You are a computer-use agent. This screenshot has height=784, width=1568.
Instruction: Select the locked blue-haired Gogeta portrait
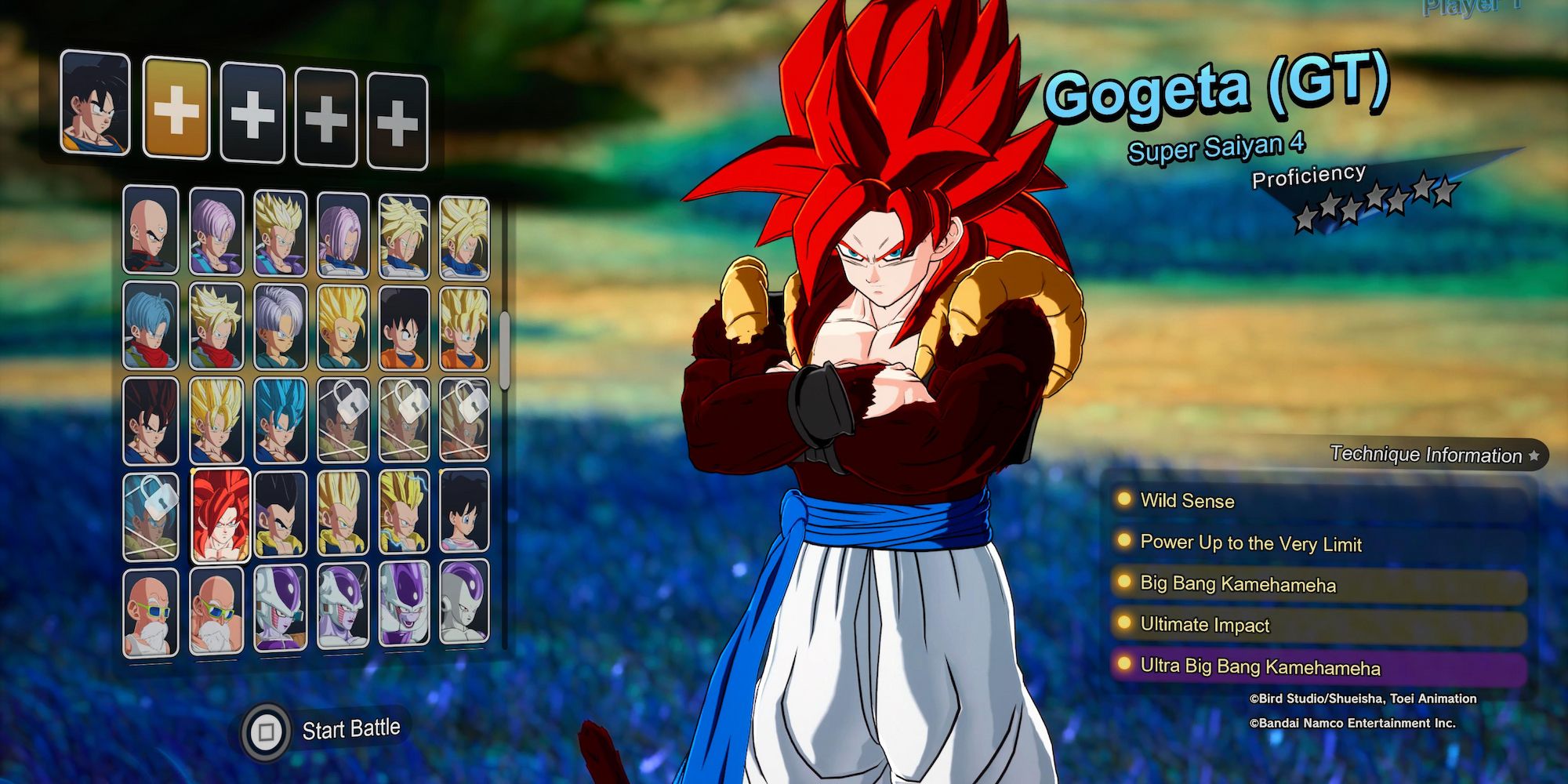point(151,517)
